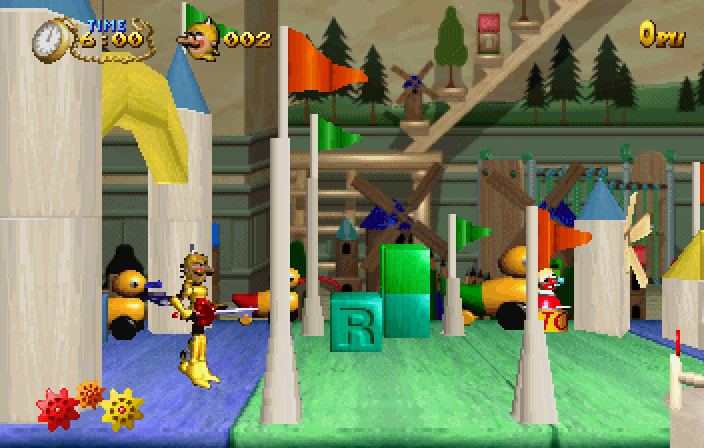The height and width of the screenshot is (448, 704).
Task: Select the yellow gear health icon
Action: (x=122, y=407)
